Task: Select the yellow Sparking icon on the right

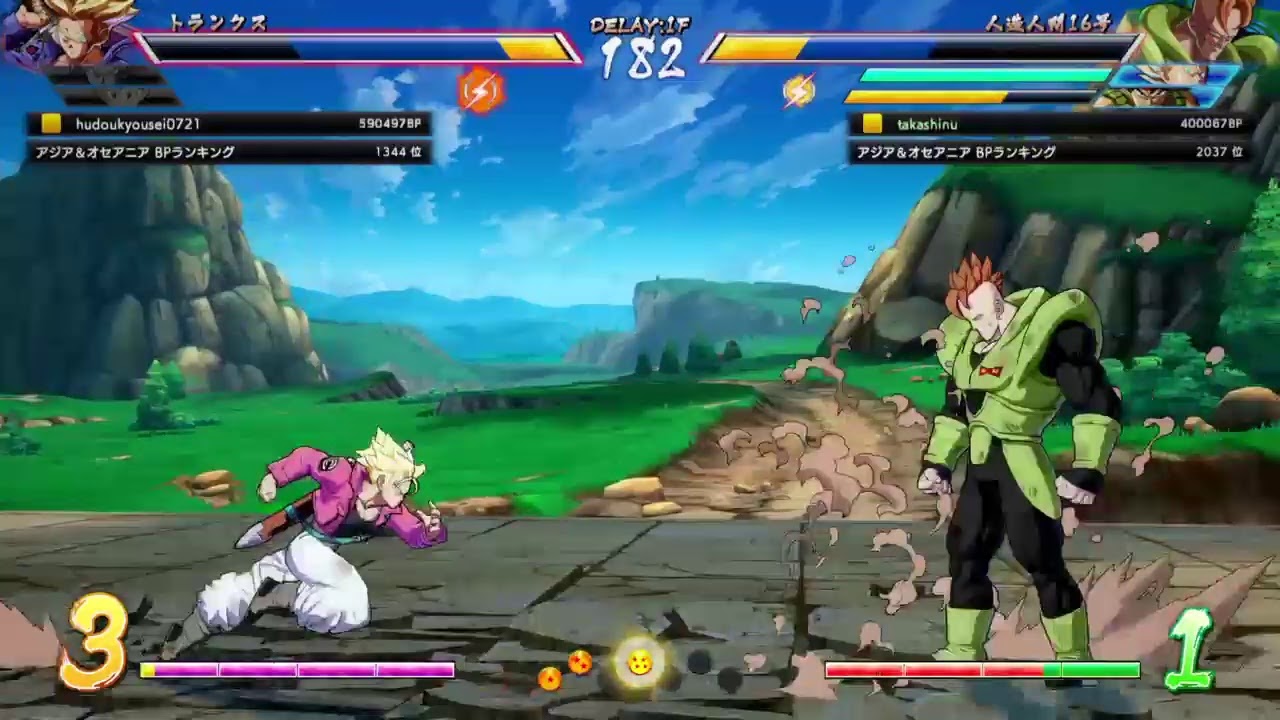Action: pyautogui.click(x=797, y=88)
